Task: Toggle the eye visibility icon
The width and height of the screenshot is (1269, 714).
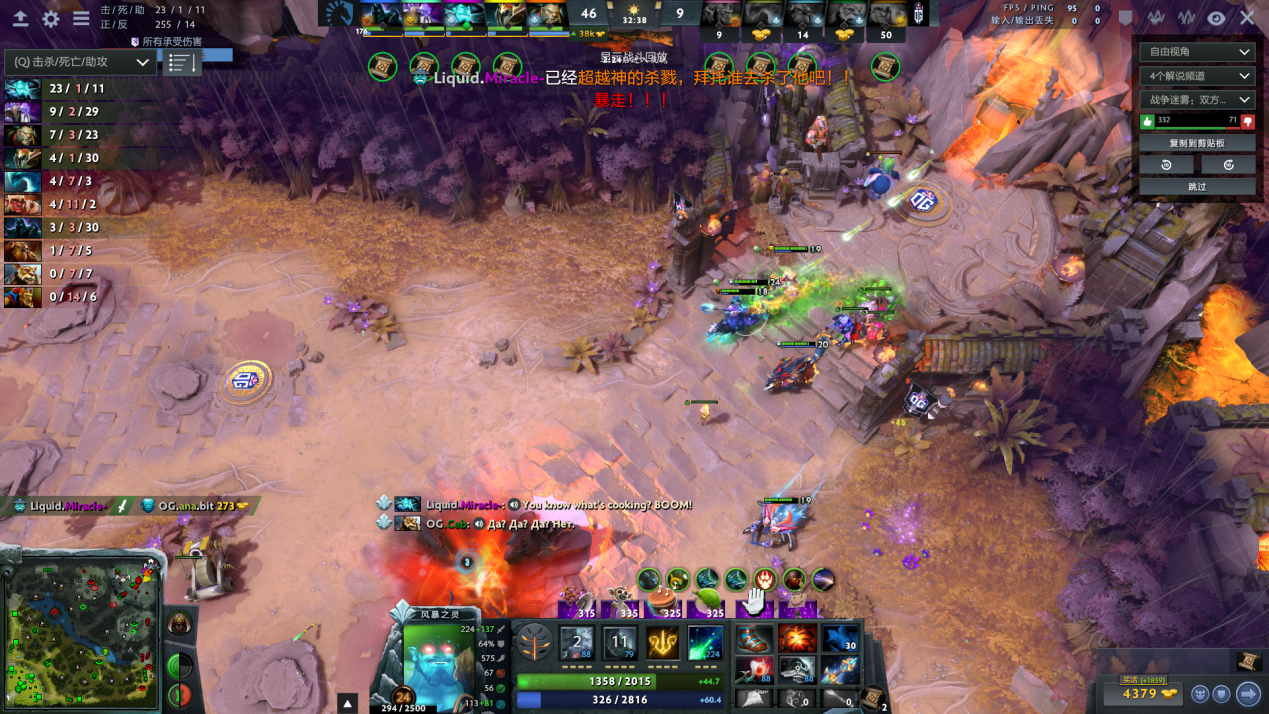Action: point(1216,18)
